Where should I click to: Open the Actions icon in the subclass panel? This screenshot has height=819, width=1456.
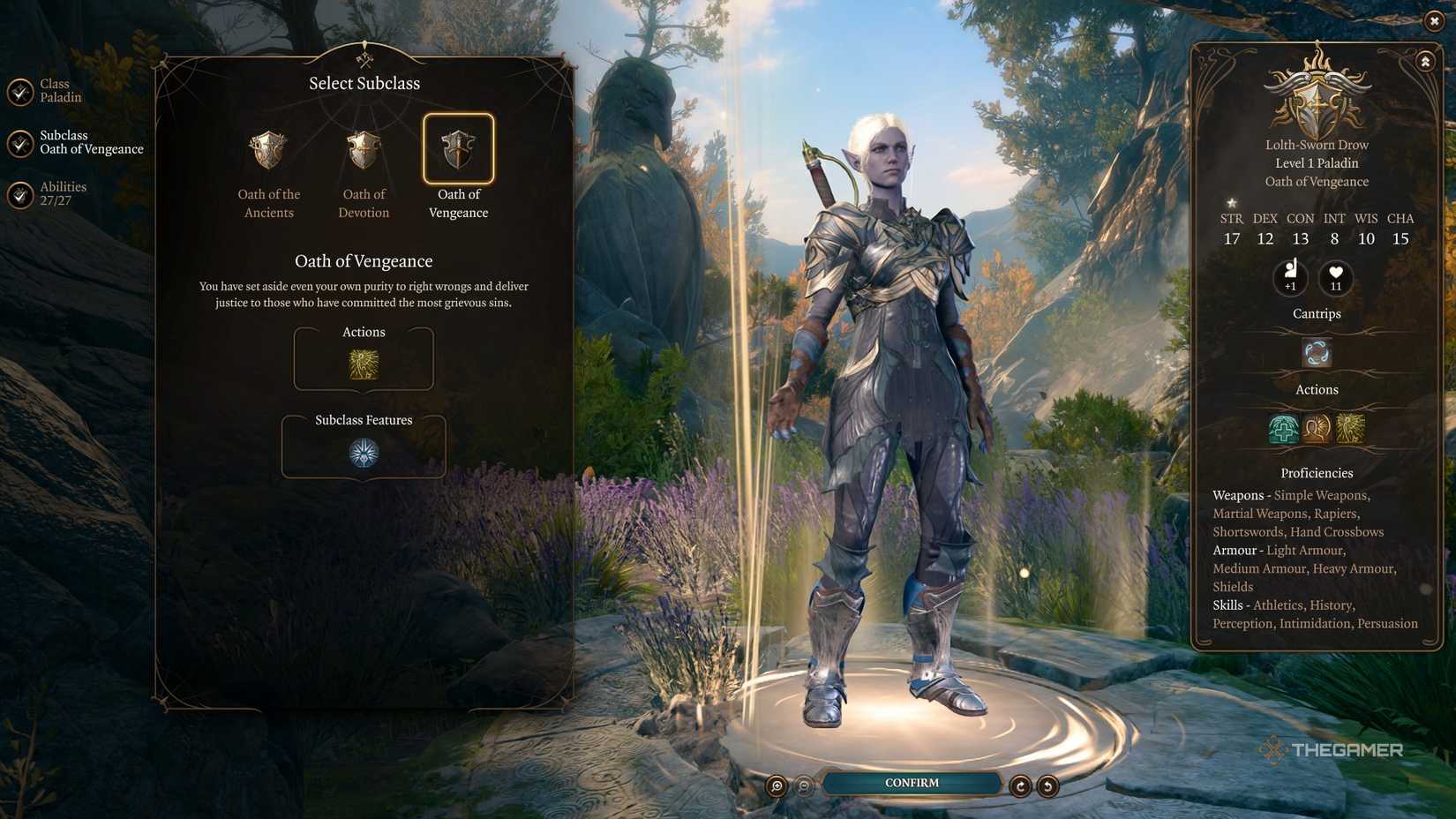click(363, 364)
